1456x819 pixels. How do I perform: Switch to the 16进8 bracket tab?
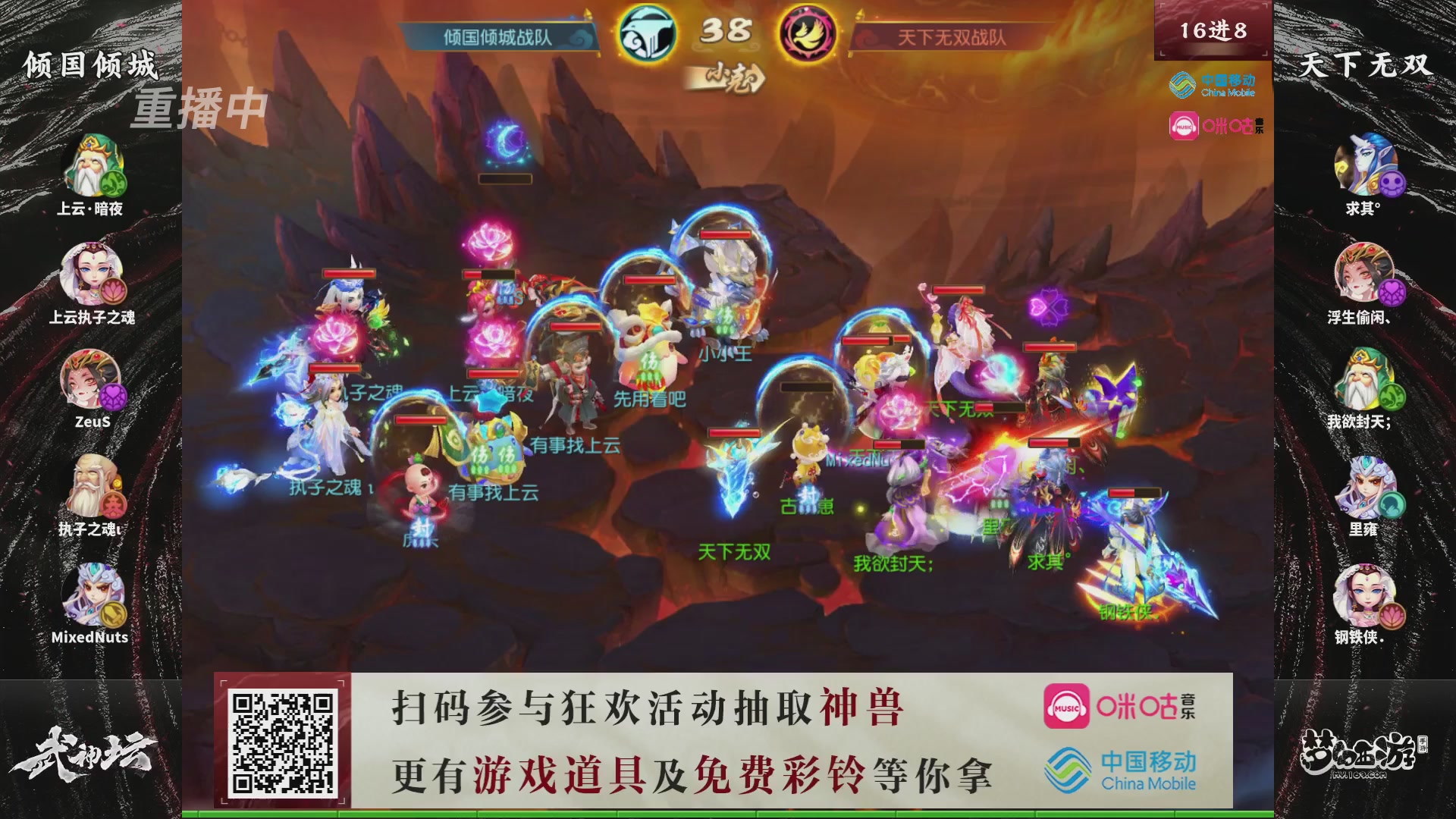(x=1213, y=30)
